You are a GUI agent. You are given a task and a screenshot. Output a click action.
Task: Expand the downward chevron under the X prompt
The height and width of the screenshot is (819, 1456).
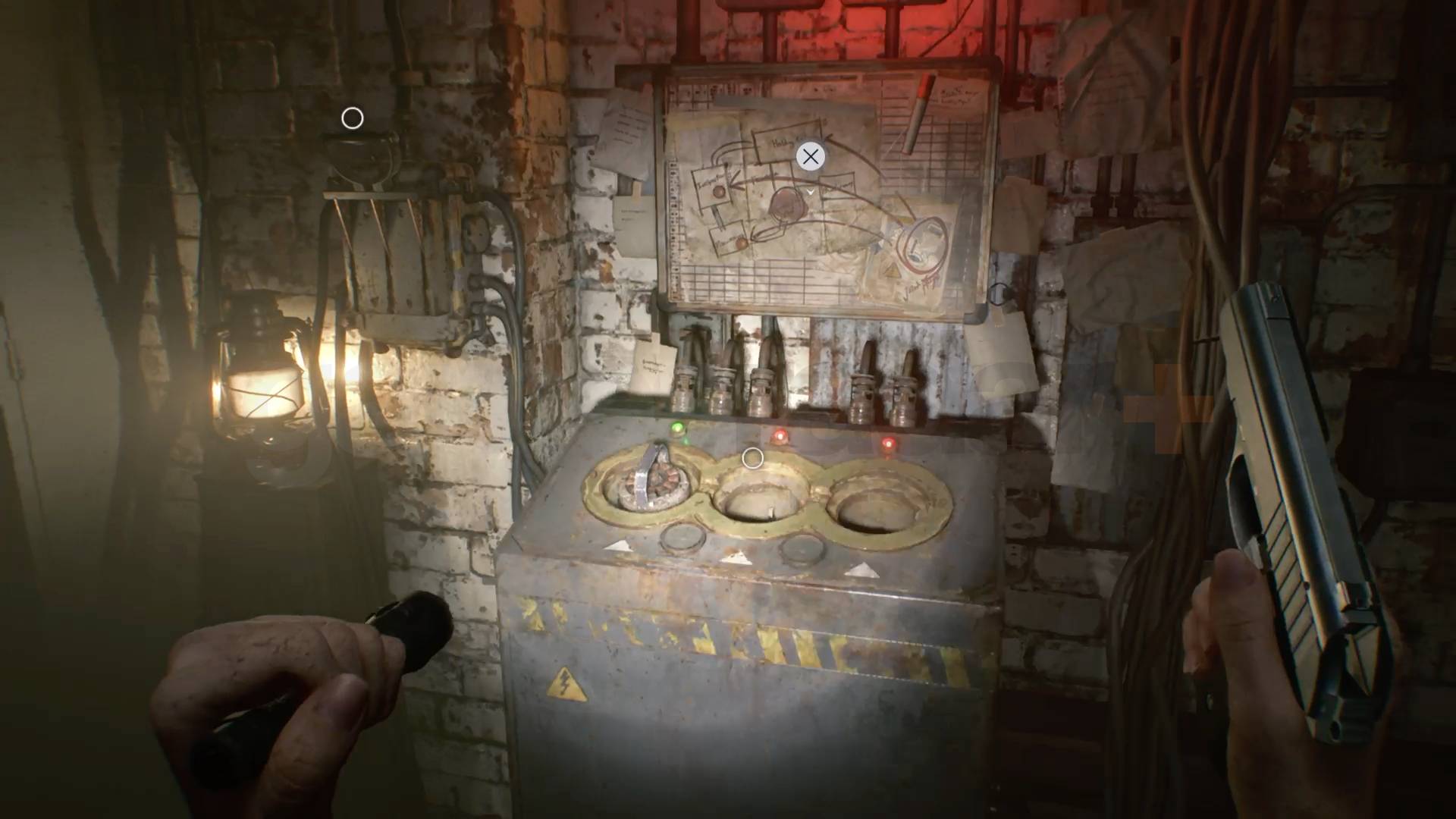tap(810, 192)
